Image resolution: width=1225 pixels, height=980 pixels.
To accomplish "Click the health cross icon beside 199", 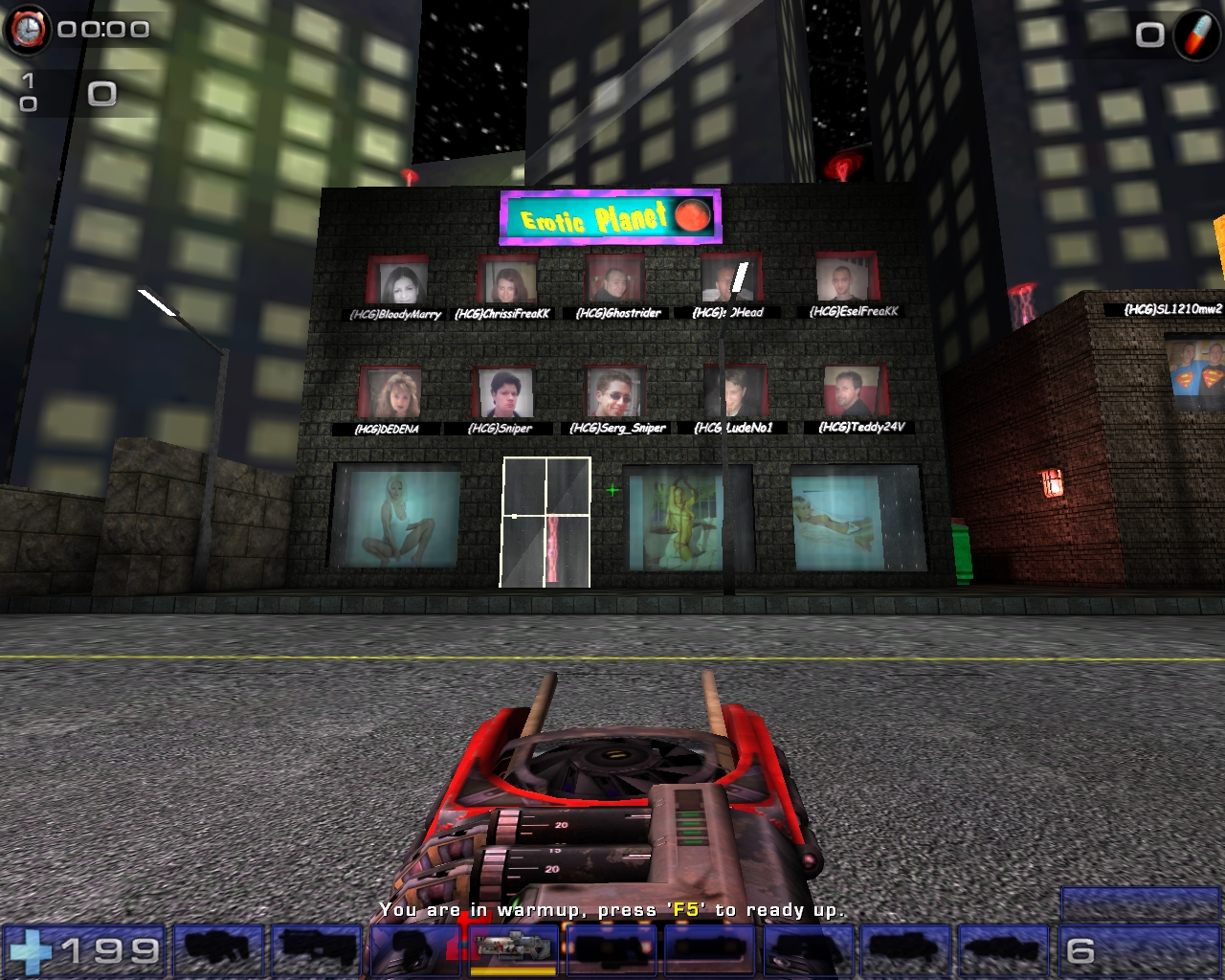I will point(31,949).
